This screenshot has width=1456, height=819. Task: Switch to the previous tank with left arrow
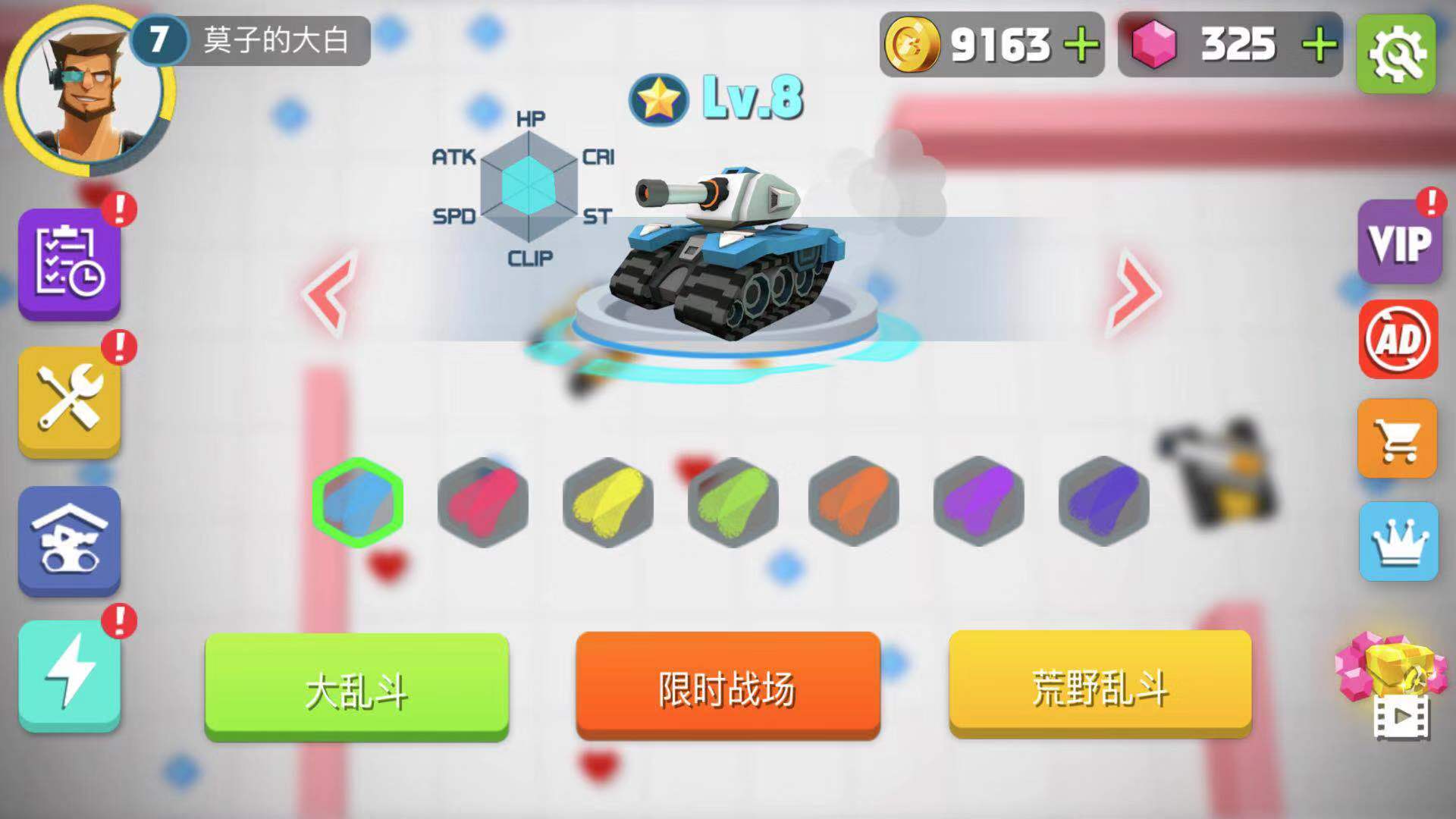[x=326, y=292]
